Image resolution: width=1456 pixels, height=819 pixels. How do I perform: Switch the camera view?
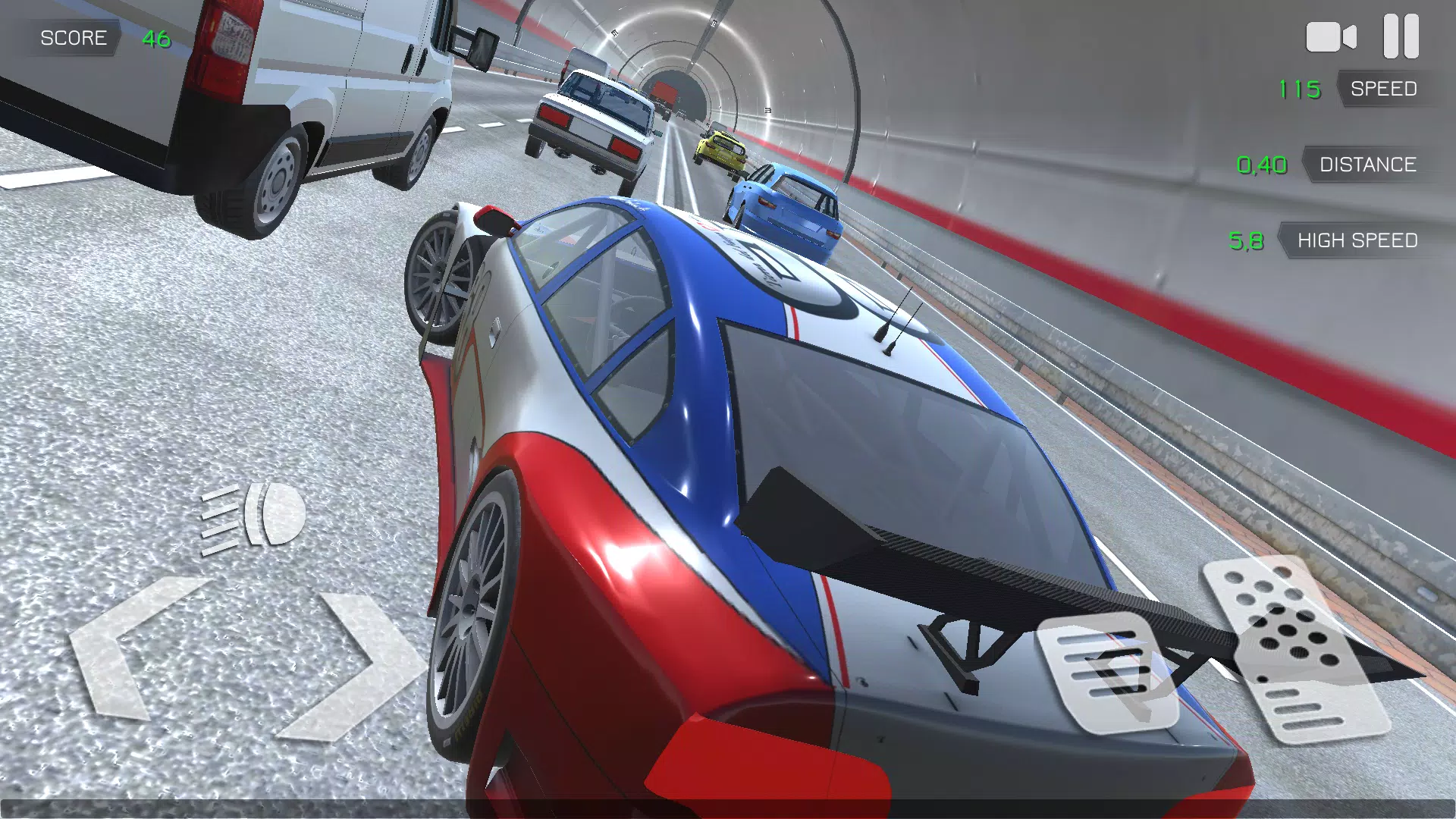click(x=1330, y=37)
